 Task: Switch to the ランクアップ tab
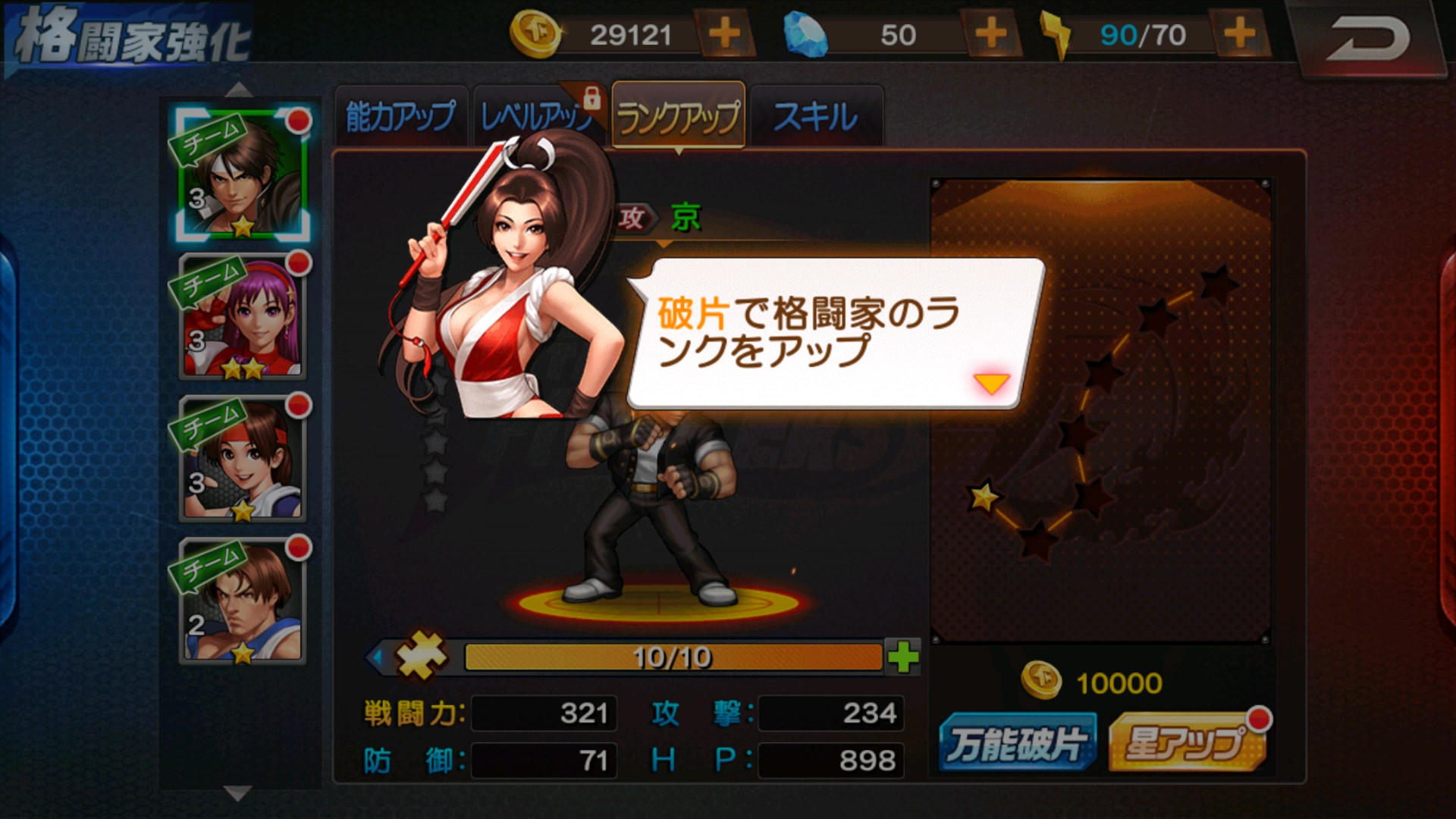pos(677,115)
